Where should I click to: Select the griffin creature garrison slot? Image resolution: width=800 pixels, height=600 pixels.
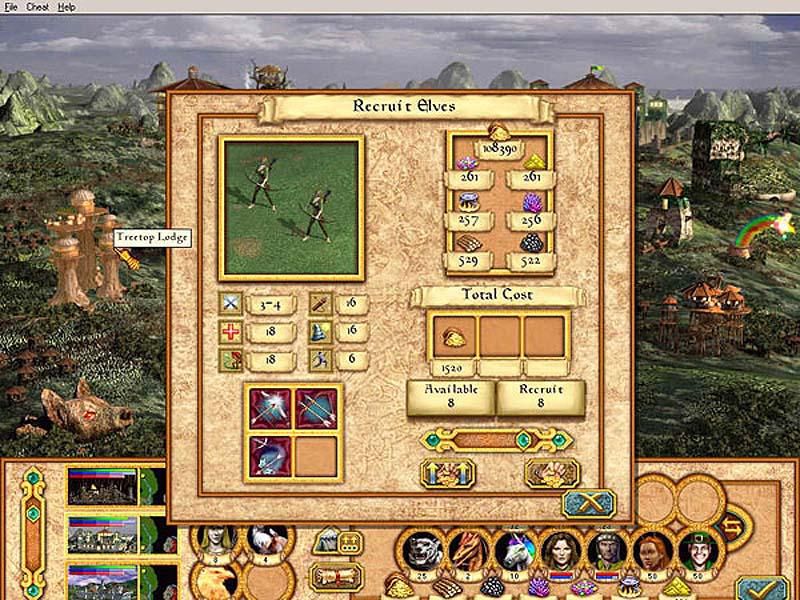click(x=214, y=578)
